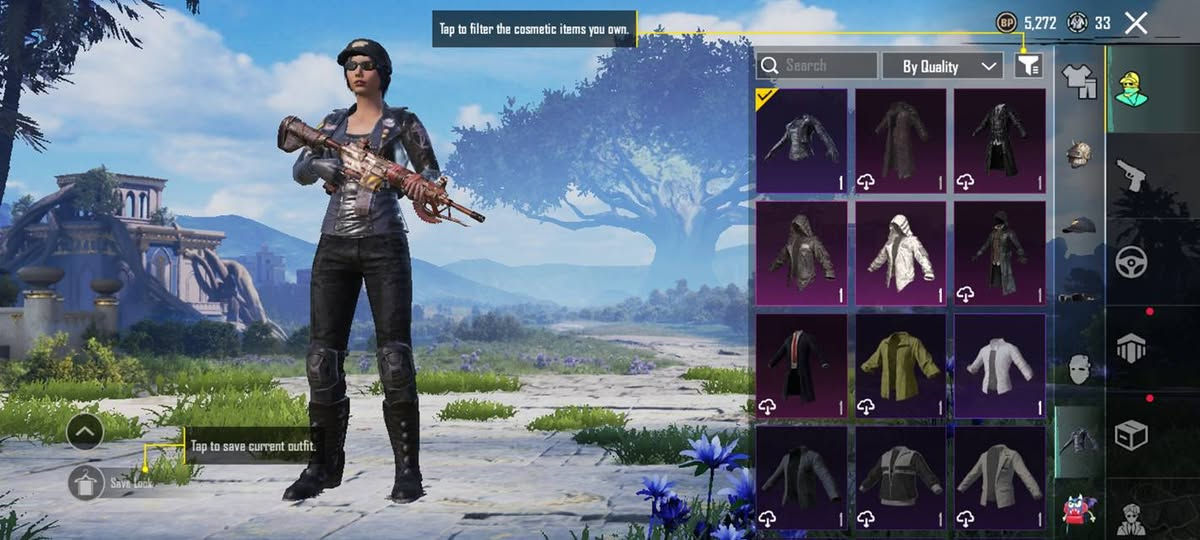This screenshot has height=540, width=1200.
Task: Click the cosmetic Search field
Action: click(817, 66)
